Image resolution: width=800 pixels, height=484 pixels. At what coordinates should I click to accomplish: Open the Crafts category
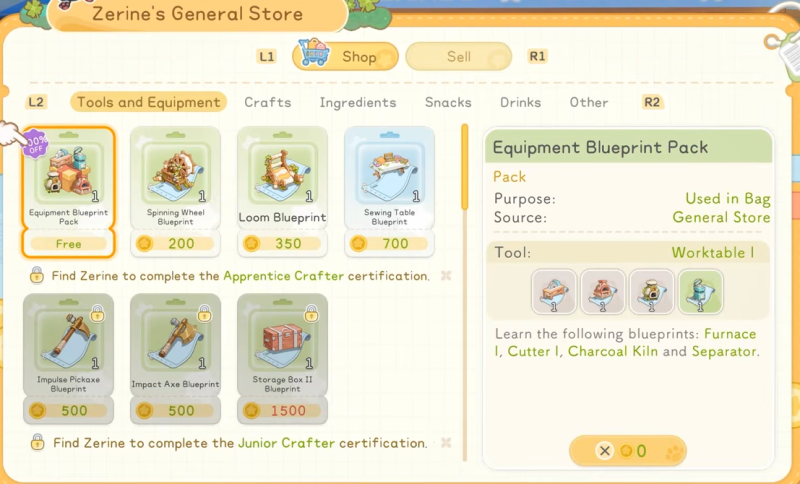268,102
